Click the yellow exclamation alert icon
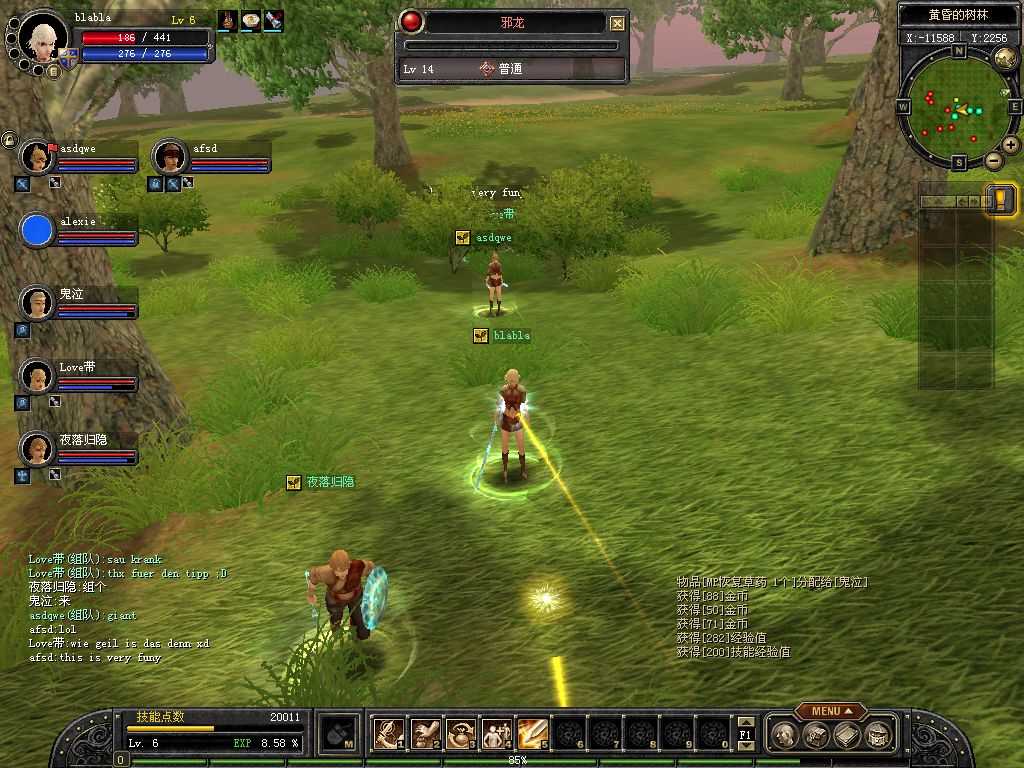1024x768 pixels. 1001,198
